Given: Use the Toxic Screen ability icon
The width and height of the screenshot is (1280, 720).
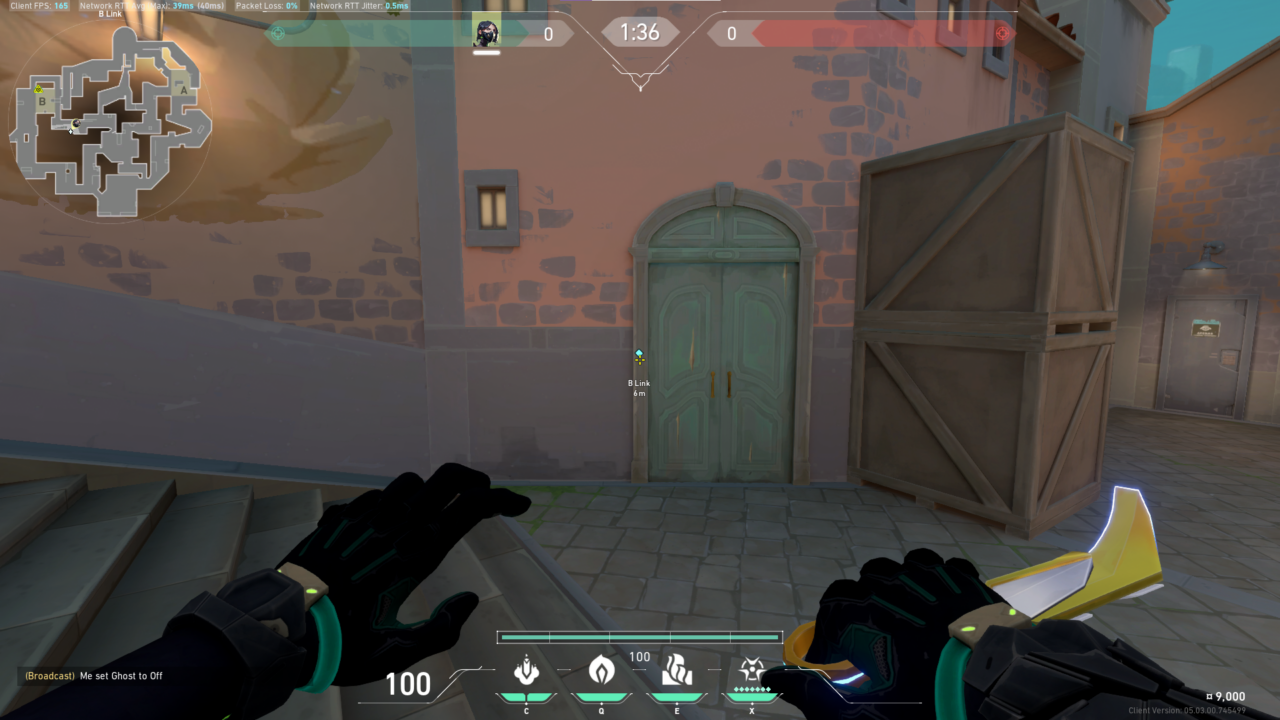Looking at the screenshot, I should pos(677,669).
